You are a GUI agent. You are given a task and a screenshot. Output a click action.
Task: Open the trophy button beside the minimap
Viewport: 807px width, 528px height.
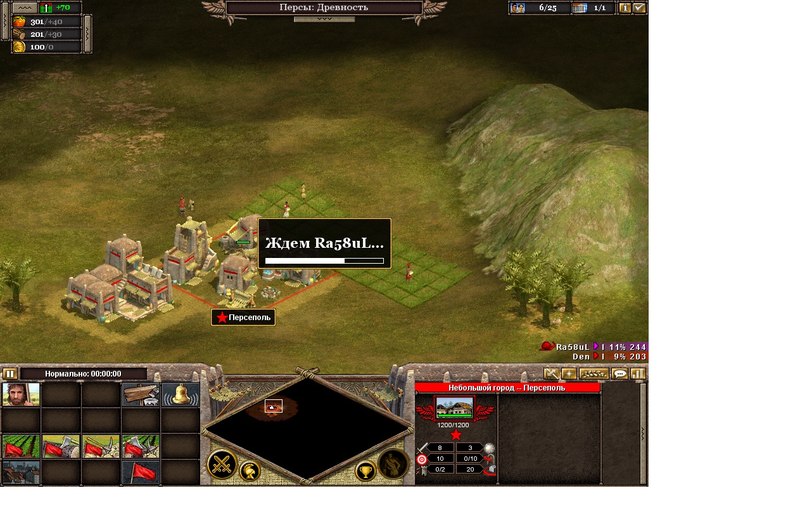tap(366, 472)
